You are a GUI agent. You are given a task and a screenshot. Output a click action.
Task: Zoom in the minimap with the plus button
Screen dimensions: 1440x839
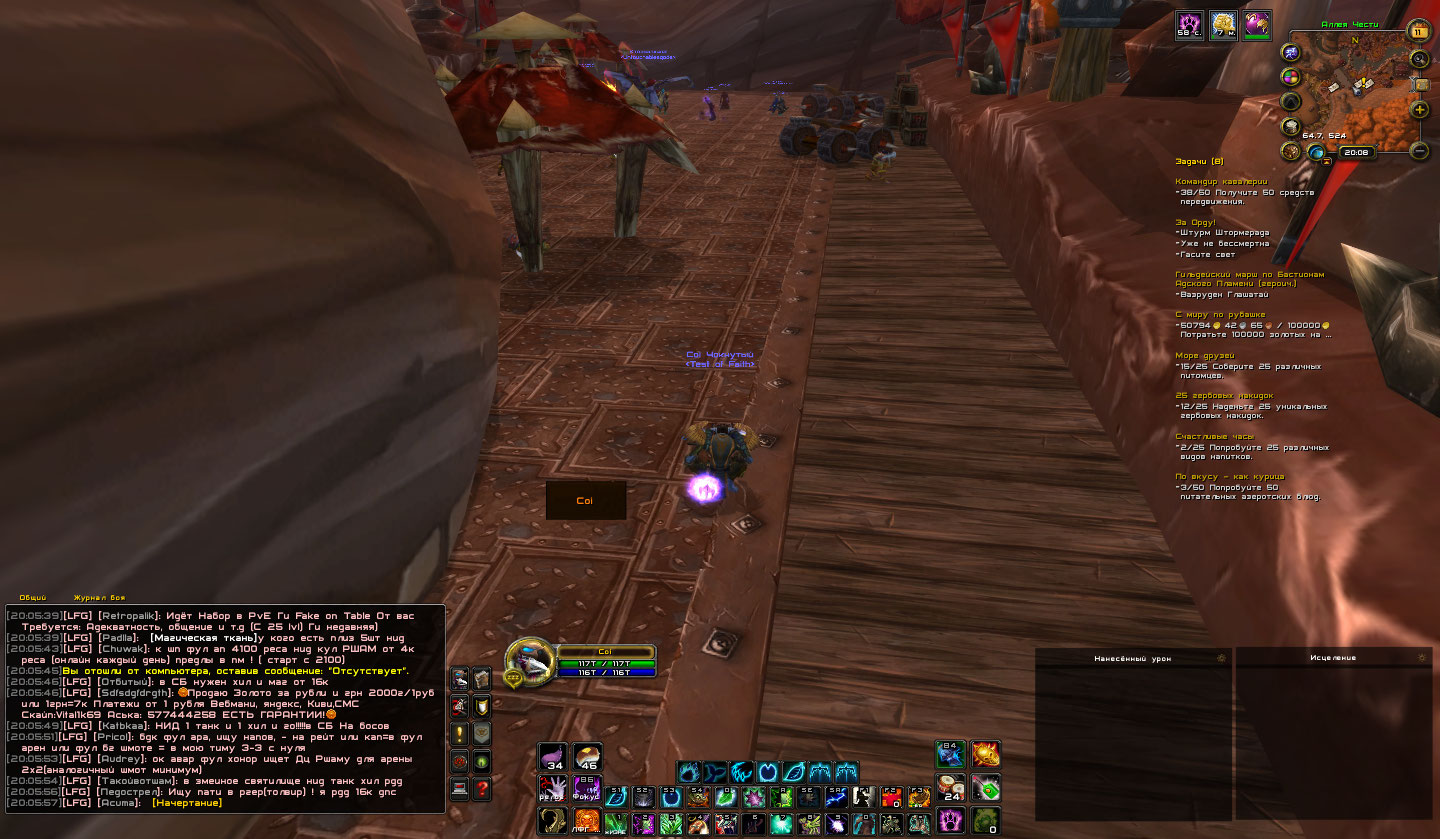pos(1419,110)
